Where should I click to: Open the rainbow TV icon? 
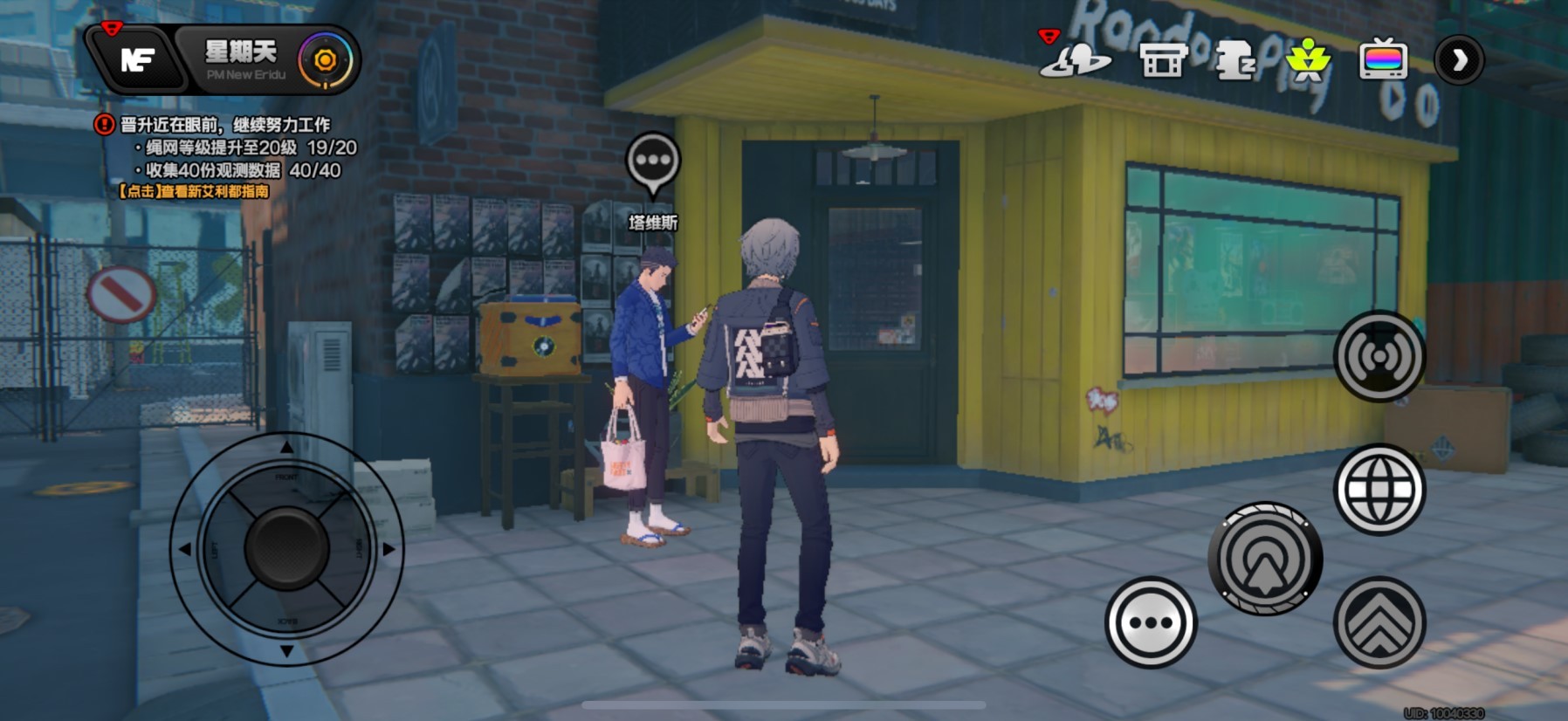1384,60
